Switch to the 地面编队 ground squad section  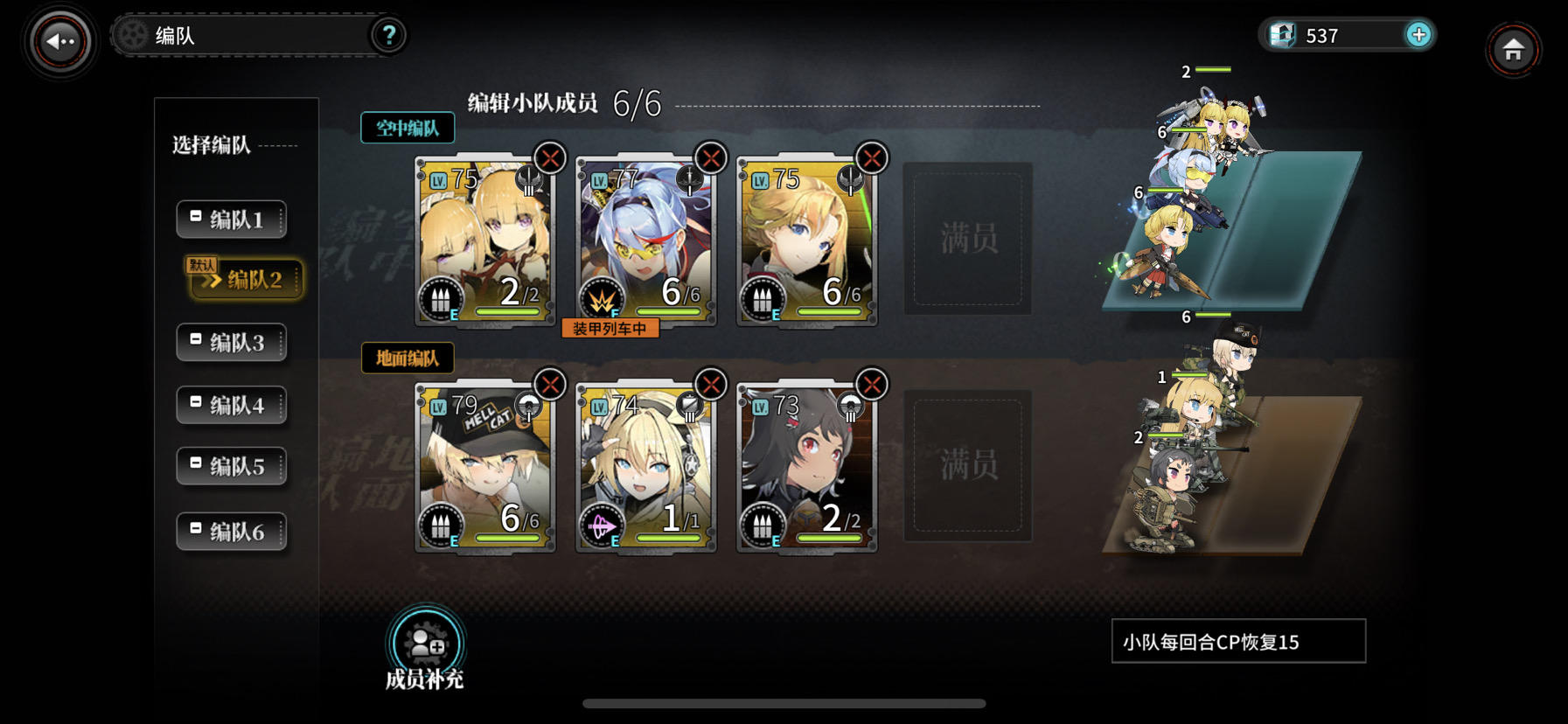pyautogui.click(x=408, y=359)
